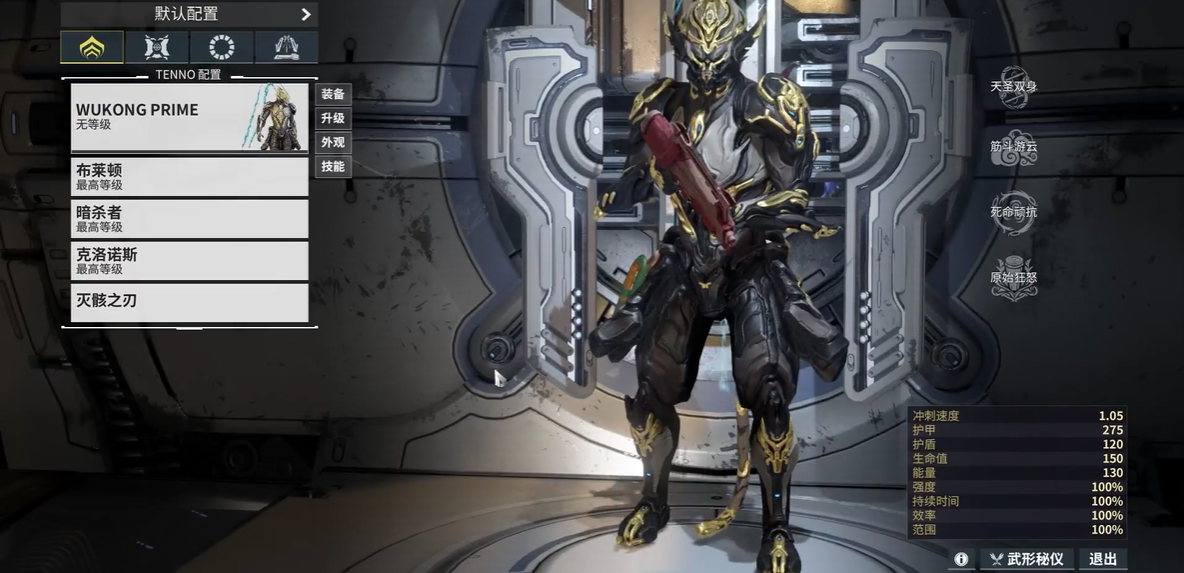
Task: Exit the arsenal with 退出
Action: tap(1103, 559)
